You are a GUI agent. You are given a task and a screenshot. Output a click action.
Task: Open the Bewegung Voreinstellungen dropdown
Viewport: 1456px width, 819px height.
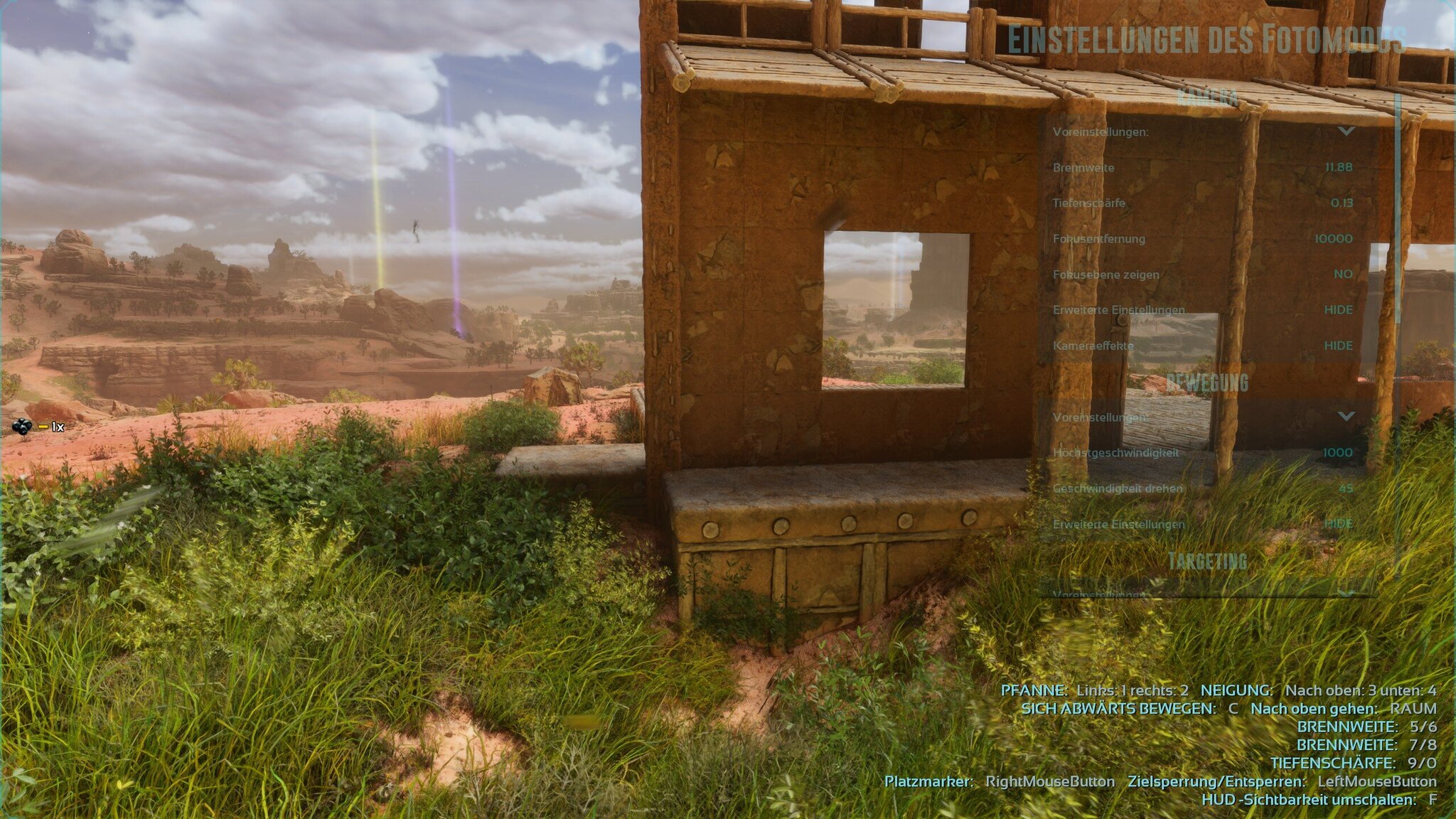(x=1346, y=417)
